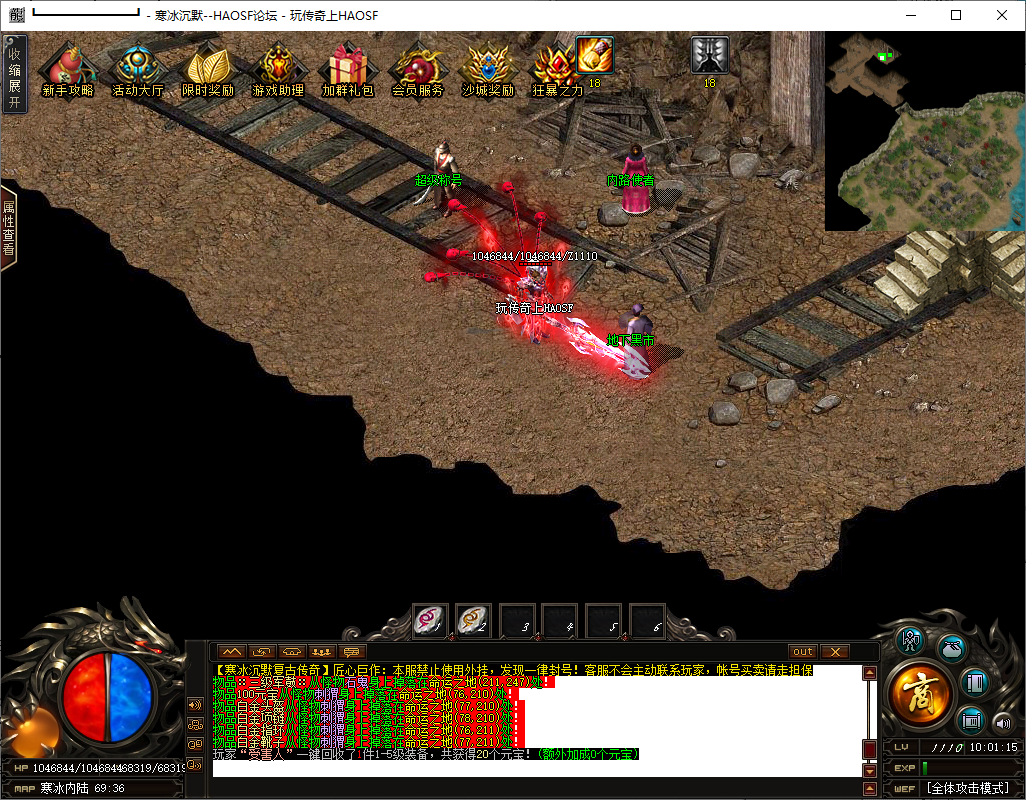The height and width of the screenshot is (800, 1026).
Task: Open the 游戏助理 game assistant
Action: point(278,68)
